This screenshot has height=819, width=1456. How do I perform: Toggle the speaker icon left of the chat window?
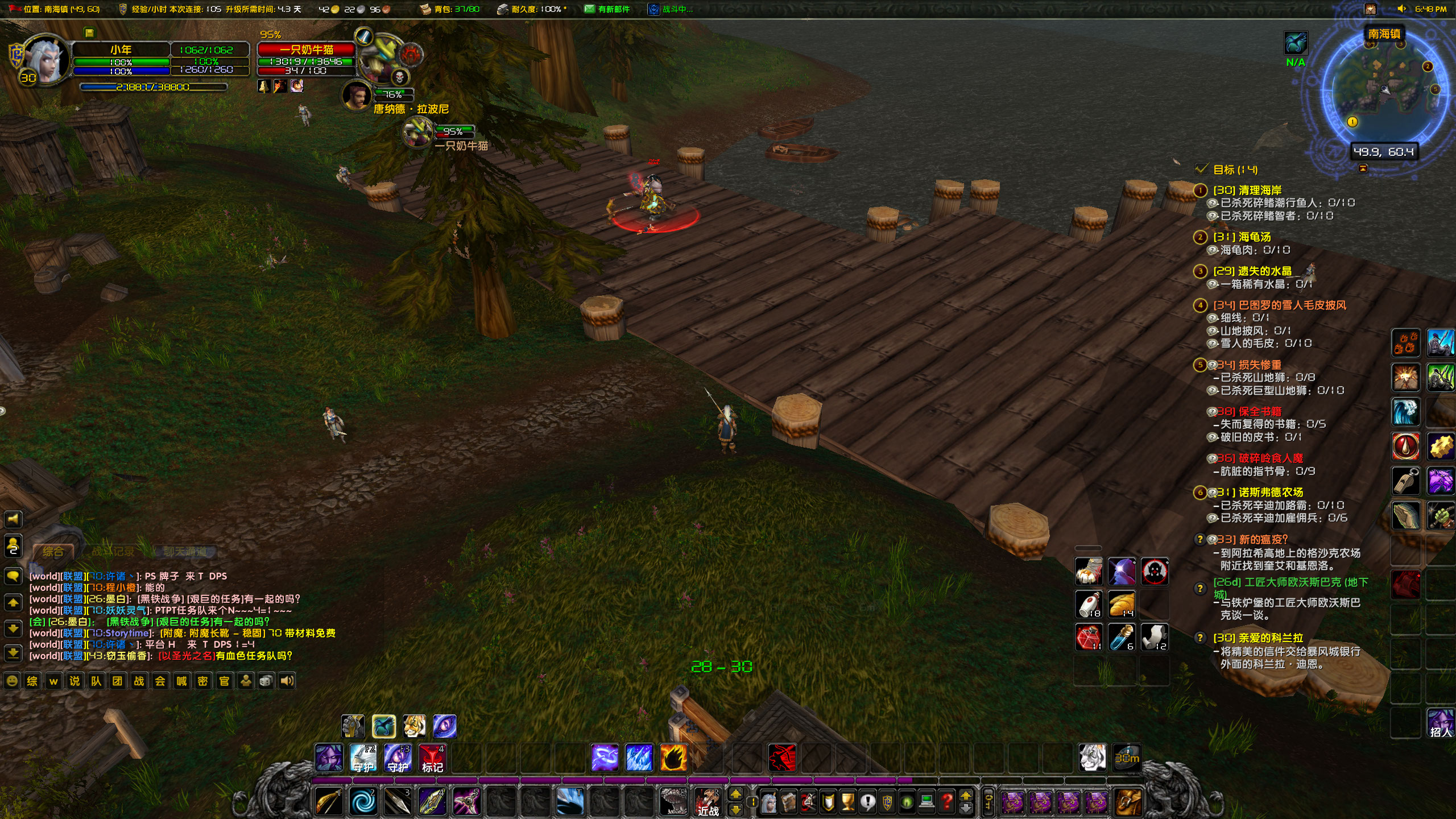(13, 519)
